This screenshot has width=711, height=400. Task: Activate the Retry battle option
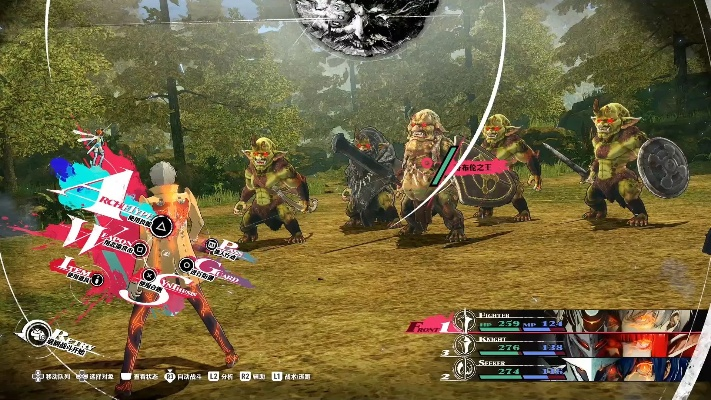click(38, 333)
